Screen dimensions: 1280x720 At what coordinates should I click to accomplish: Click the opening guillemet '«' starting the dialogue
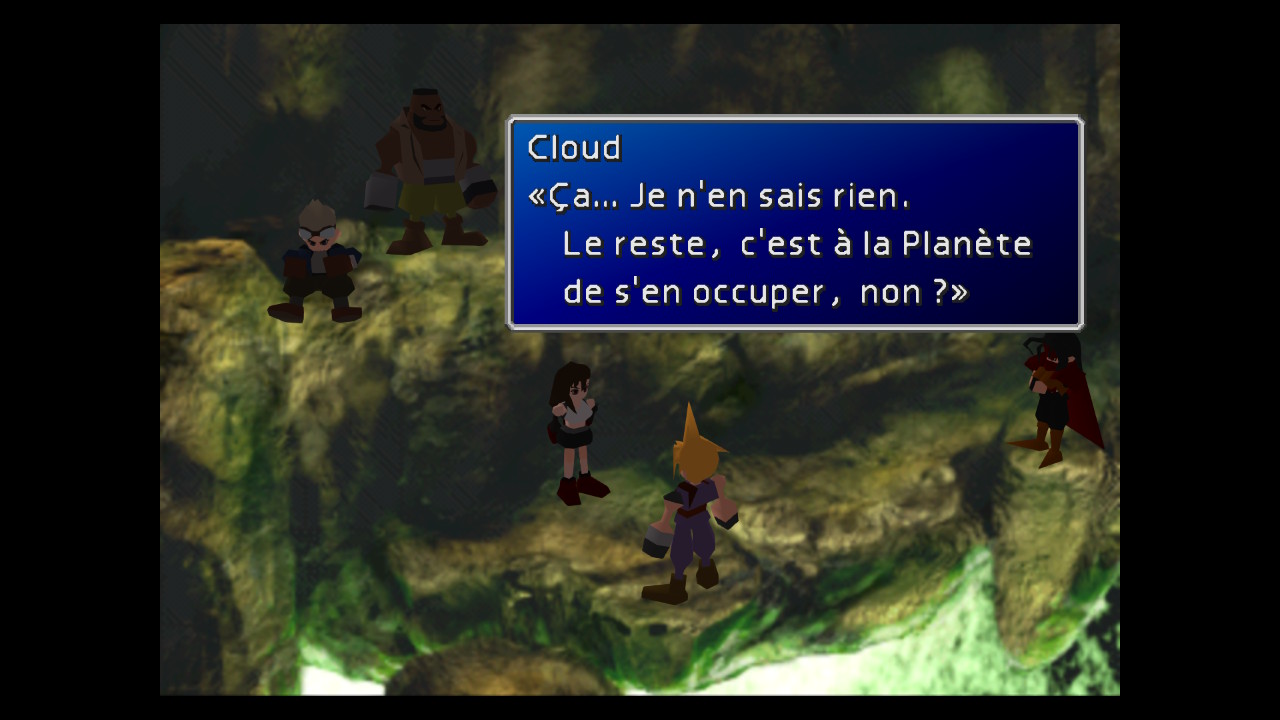pyautogui.click(x=536, y=195)
